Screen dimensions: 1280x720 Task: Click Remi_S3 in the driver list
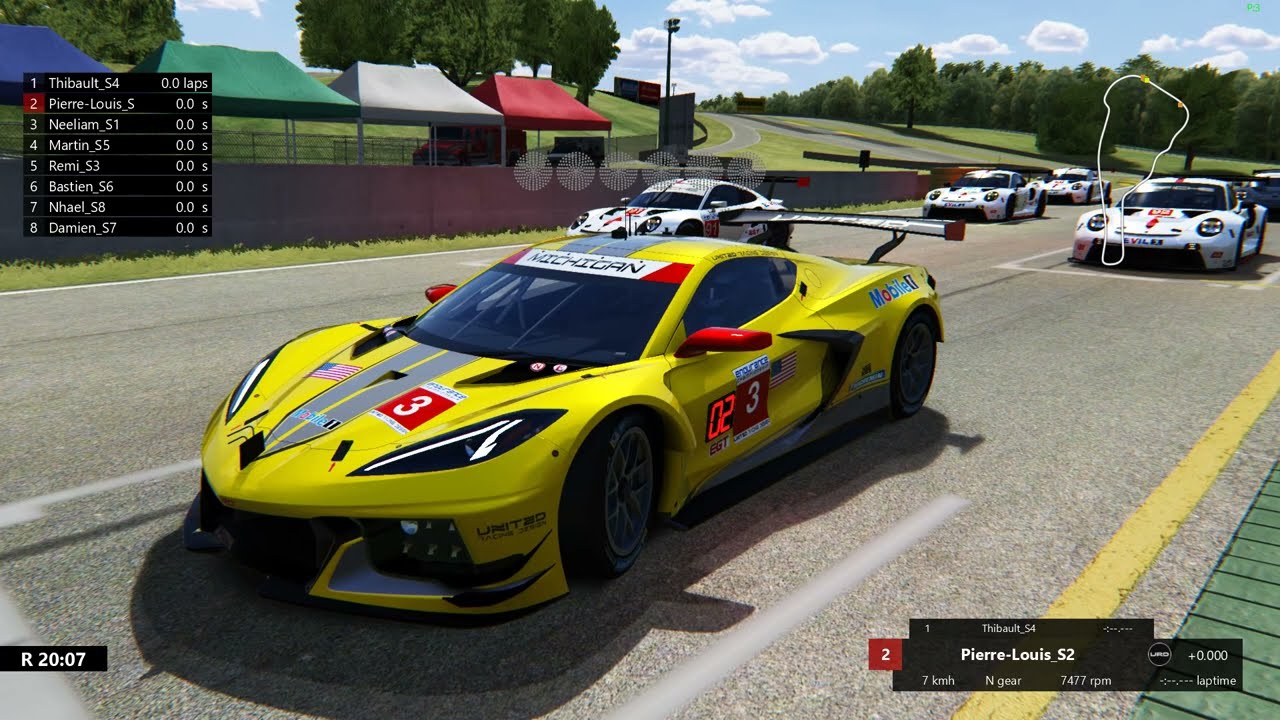(117, 166)
